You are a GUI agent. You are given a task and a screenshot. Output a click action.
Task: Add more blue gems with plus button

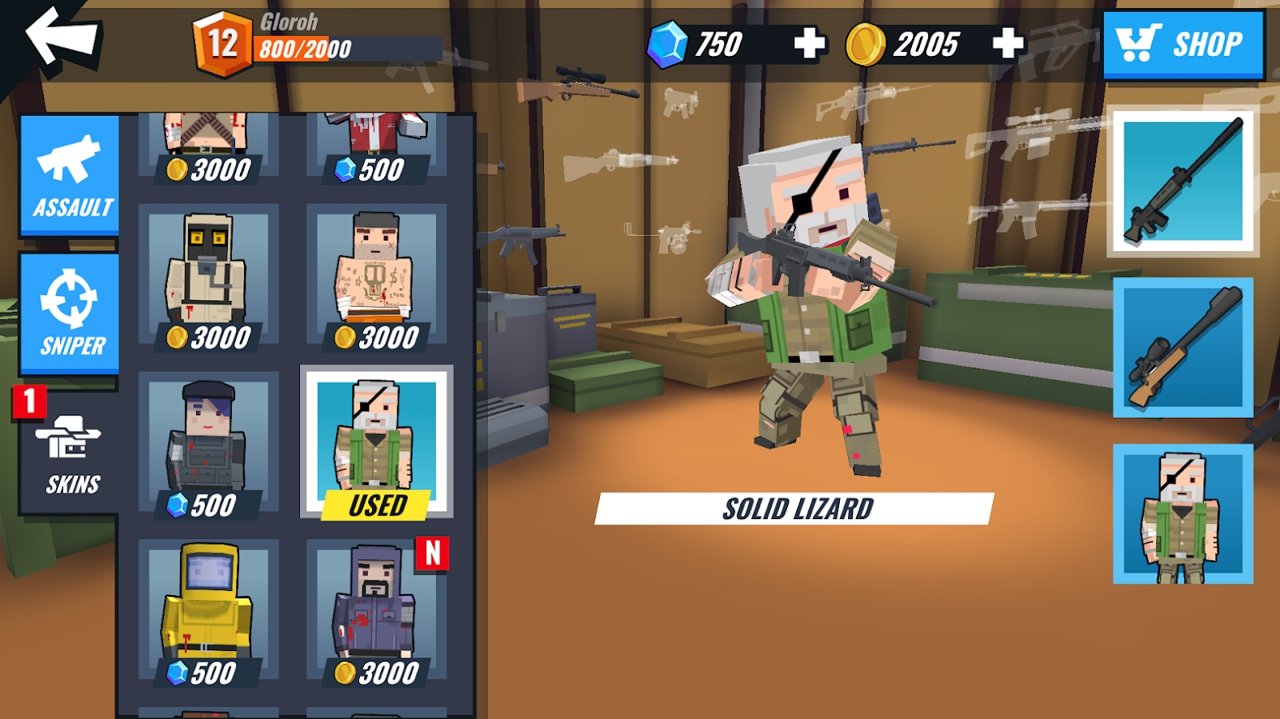click(809, 44)
